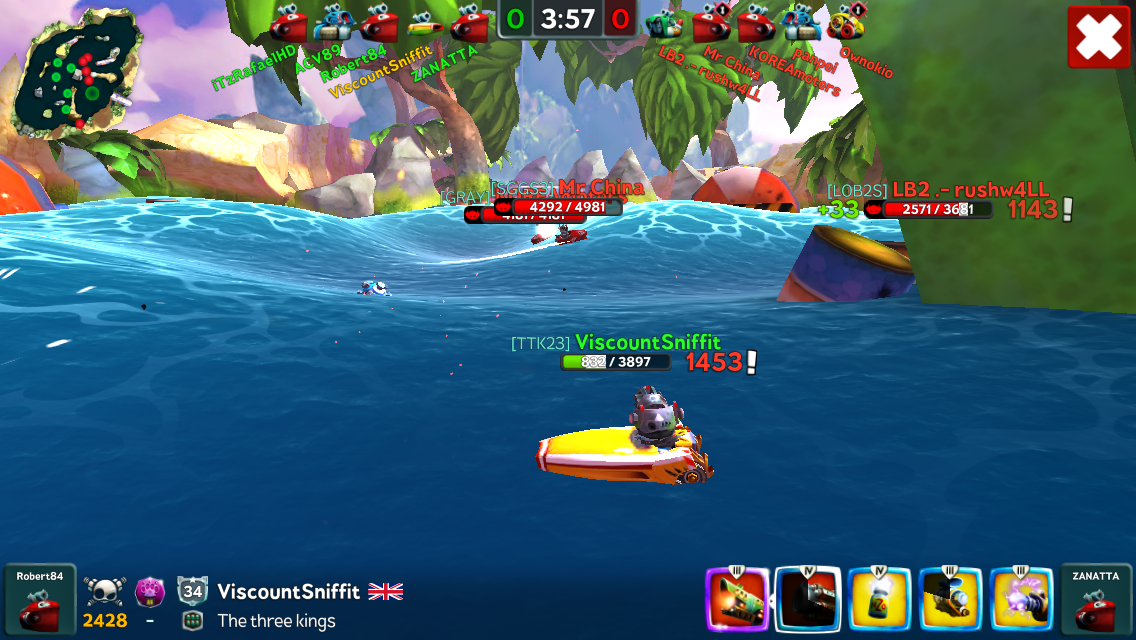
Task: Switch to next player ZANATTA
Action: tap(1096, 599)
